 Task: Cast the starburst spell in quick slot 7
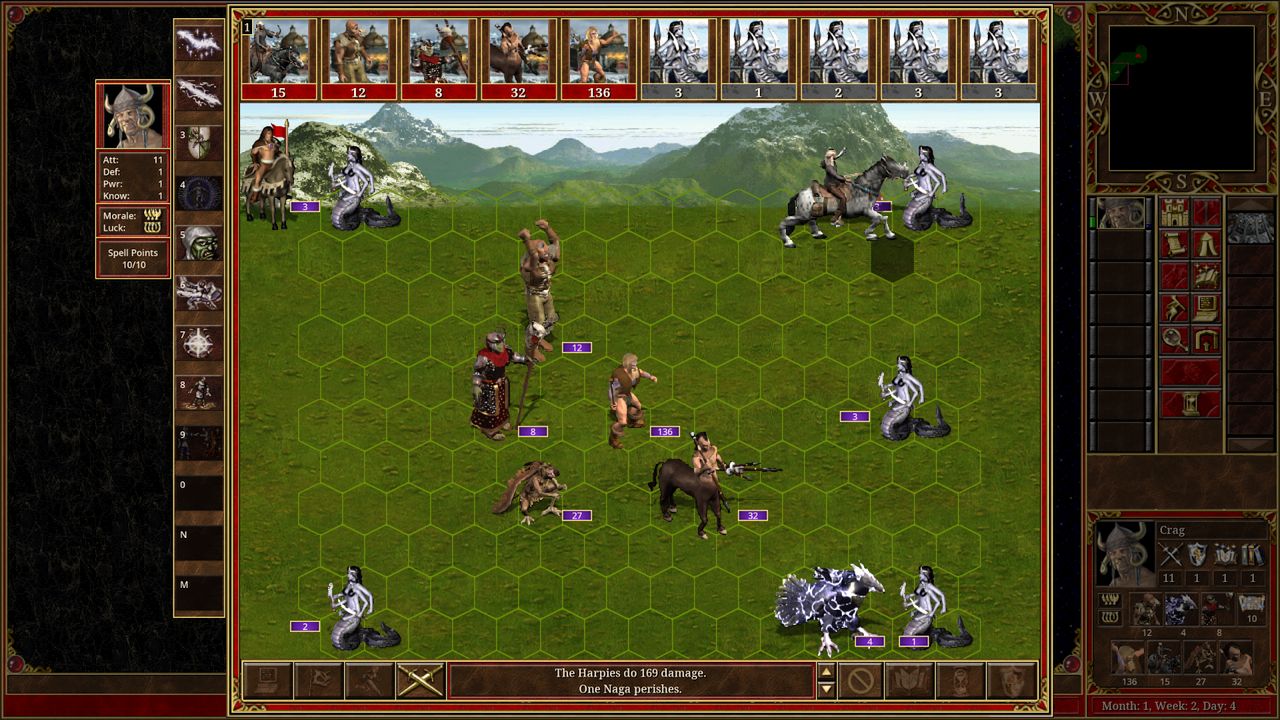[x=199, y=343]
